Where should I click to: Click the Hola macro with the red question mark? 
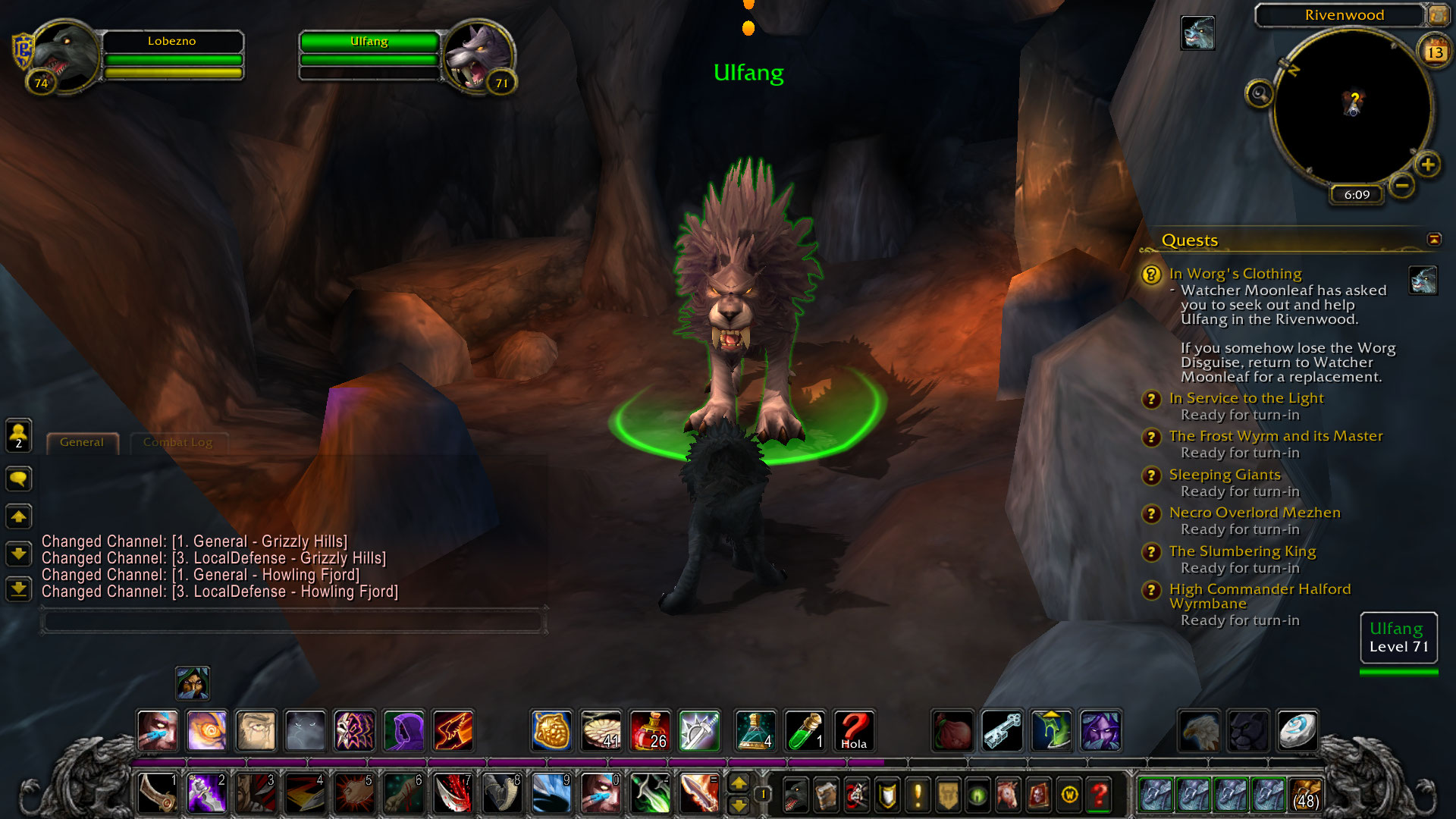click(854, 730)
